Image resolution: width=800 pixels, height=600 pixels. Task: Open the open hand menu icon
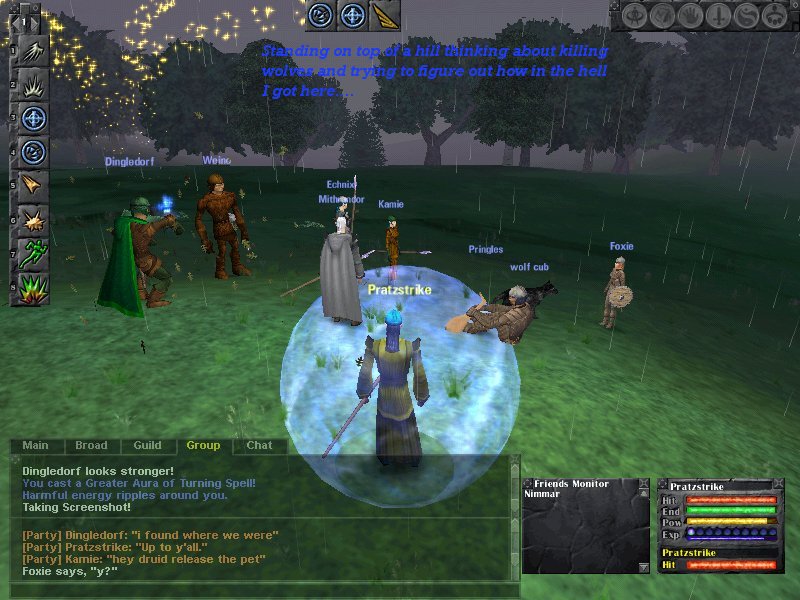coord(688,17)
